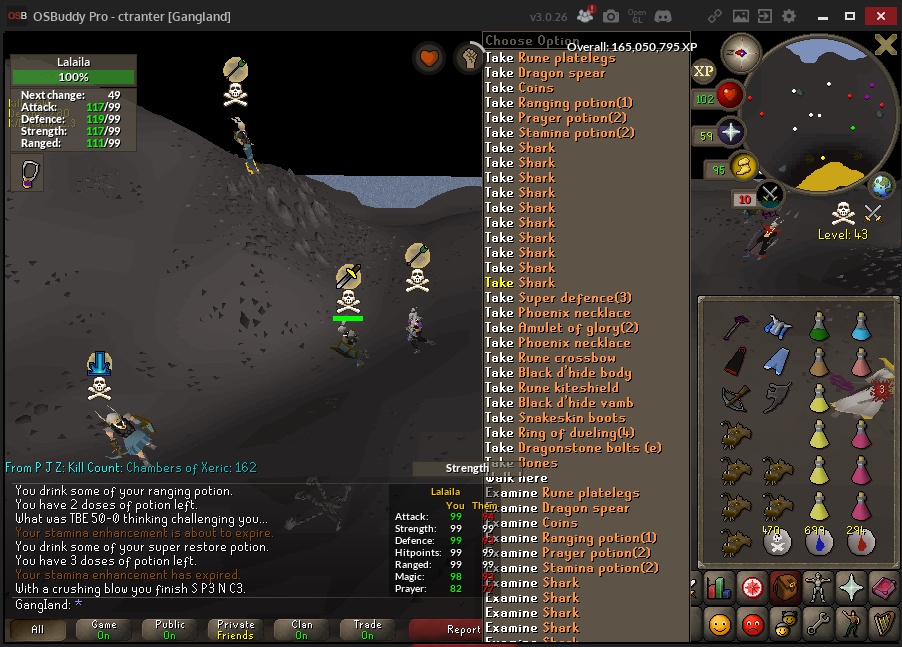Open the worn equipment tab
902x647 pixels.
(x=818, y=587)
